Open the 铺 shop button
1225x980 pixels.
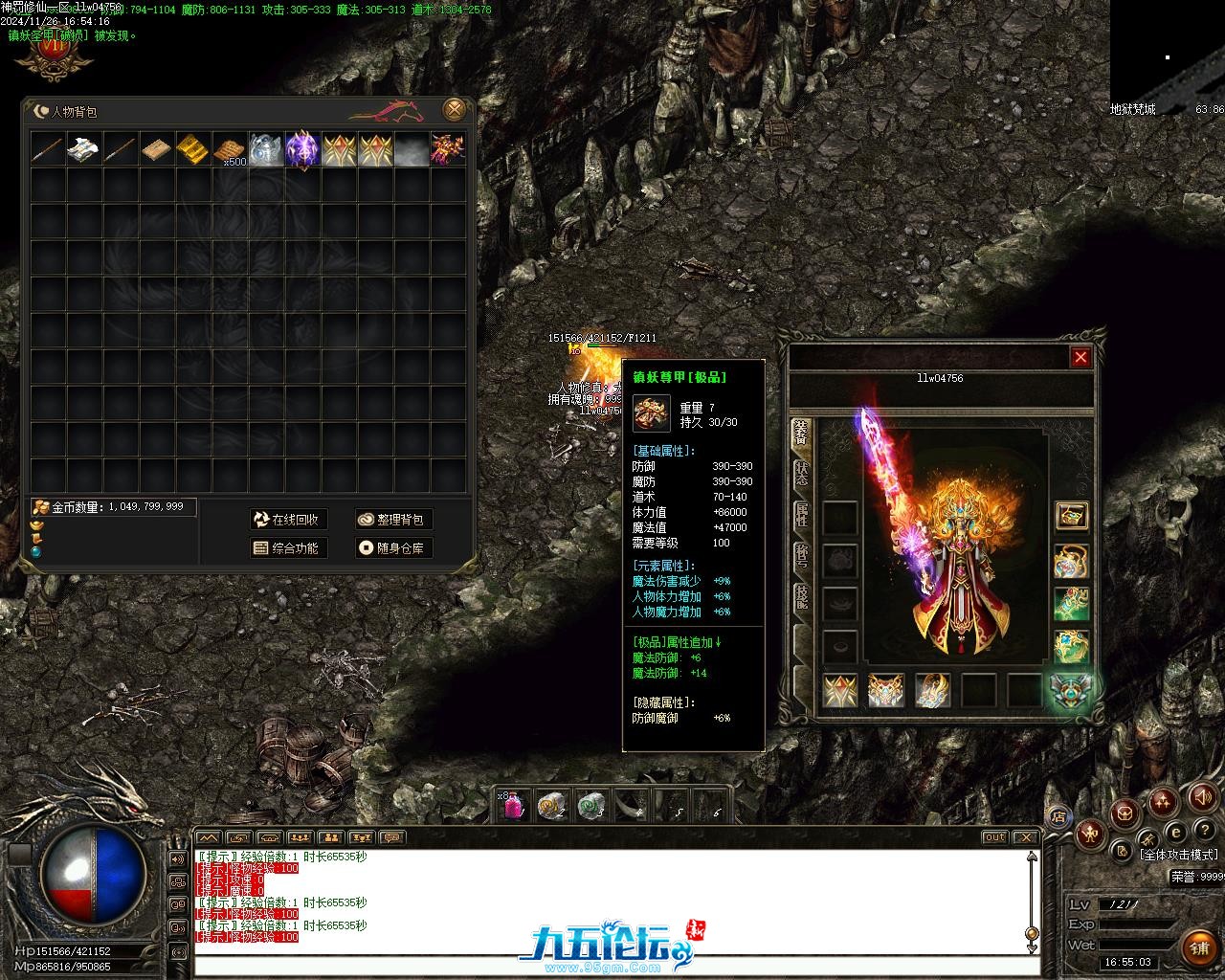(1199, 947)
